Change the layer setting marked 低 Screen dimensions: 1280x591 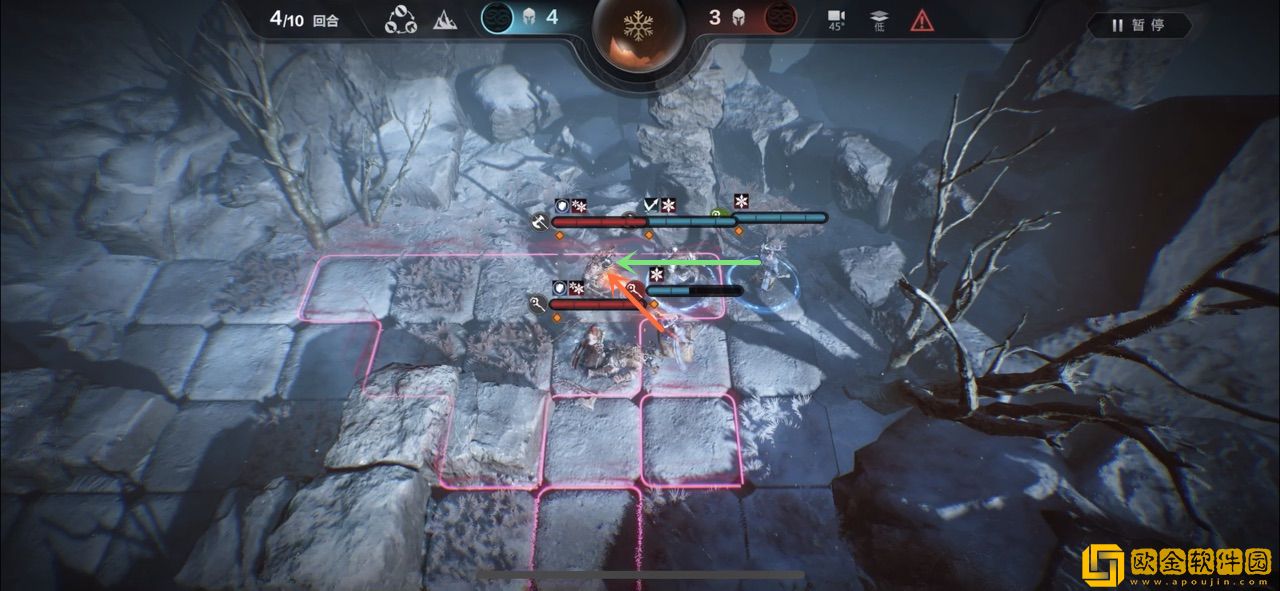tap(877, 21)
